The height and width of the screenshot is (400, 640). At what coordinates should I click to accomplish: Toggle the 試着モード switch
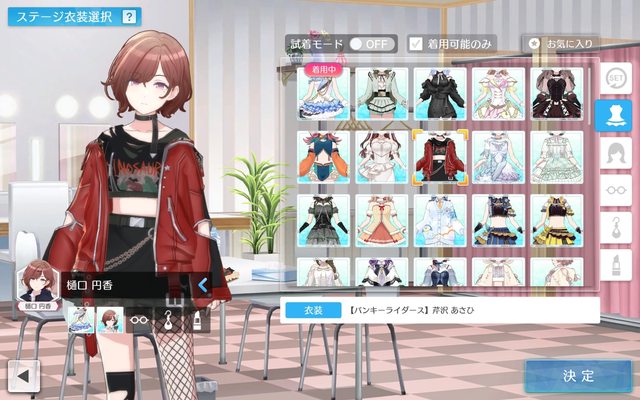point(368,44)
